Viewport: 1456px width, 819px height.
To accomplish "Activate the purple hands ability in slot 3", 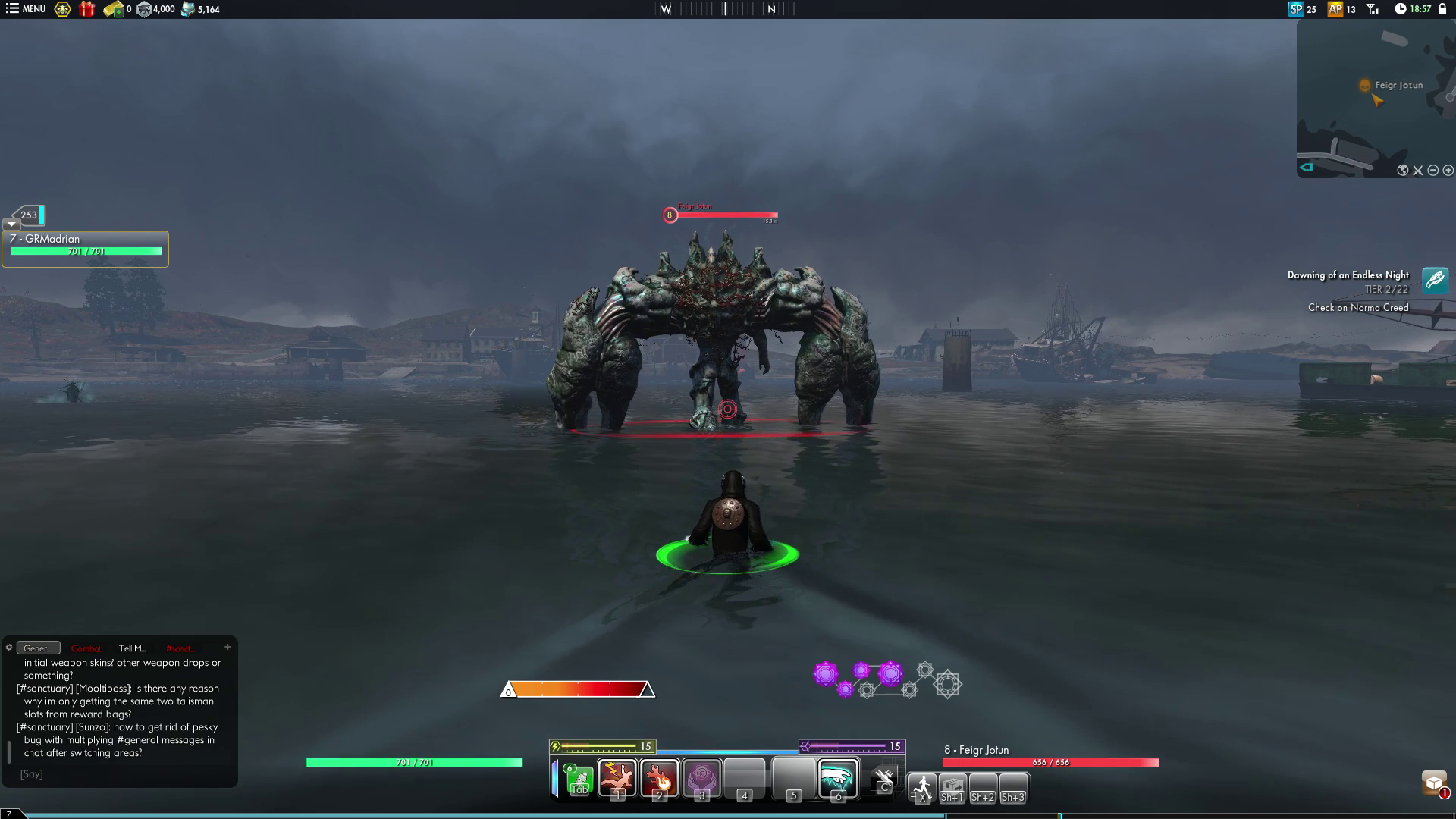I will (x=701, y=778).
